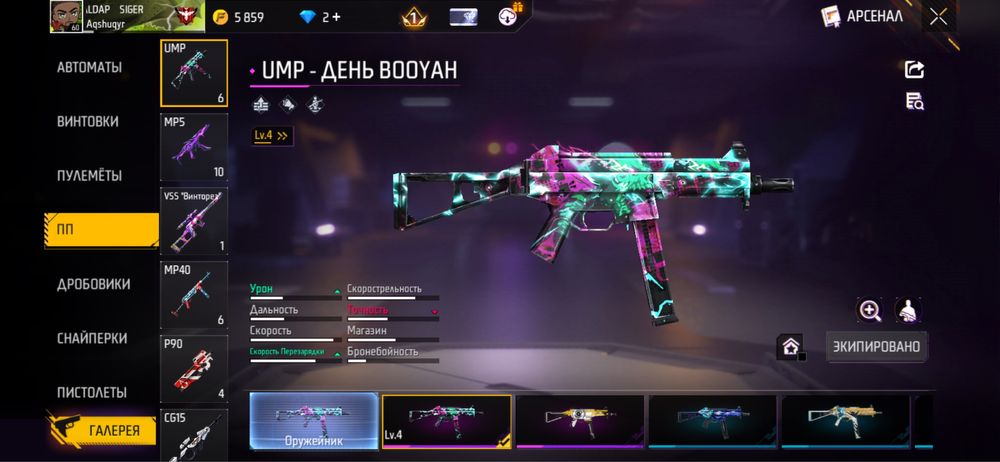Click the Экипировано button
1000x462 pixels.
click(x=876, y=347)
